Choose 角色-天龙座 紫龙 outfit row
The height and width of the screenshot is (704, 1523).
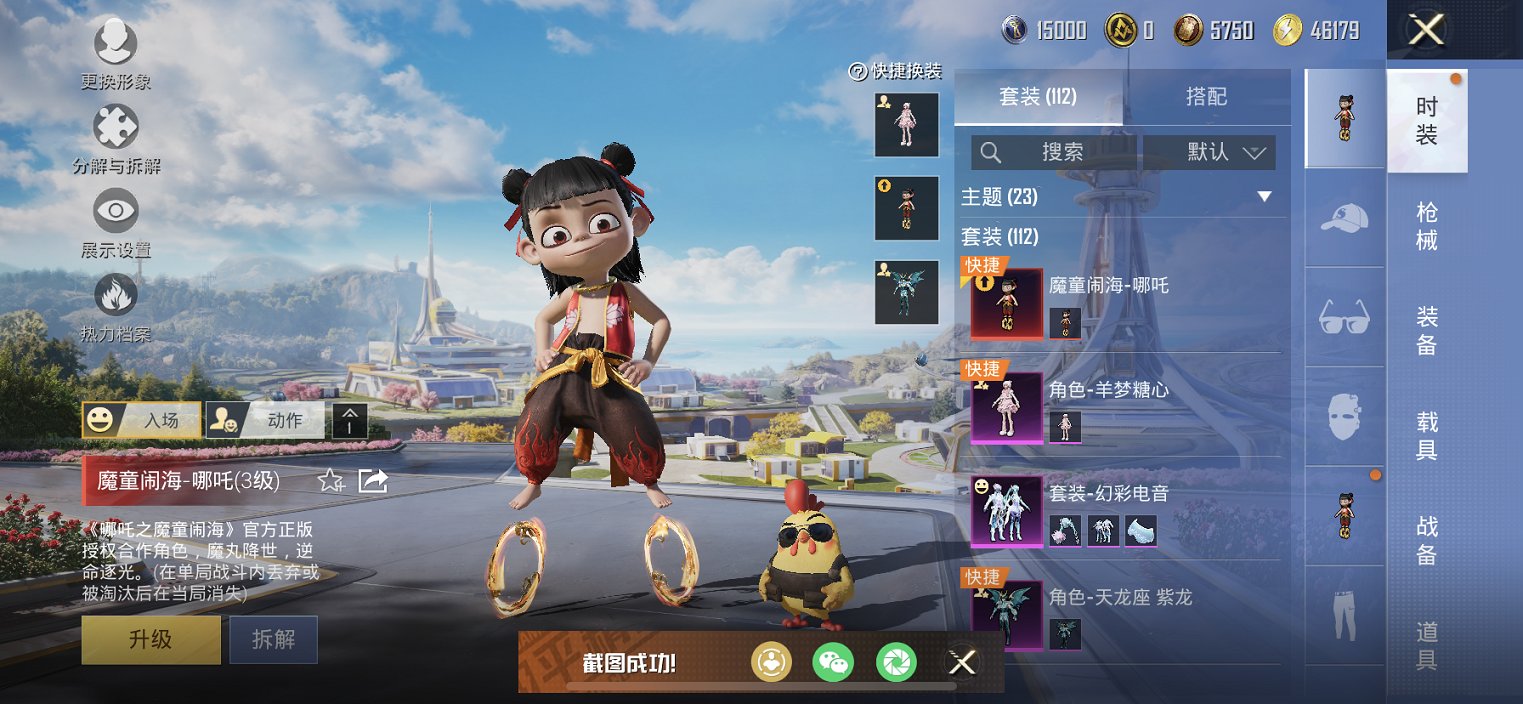pyautogui.click(x=1125, y=613)
